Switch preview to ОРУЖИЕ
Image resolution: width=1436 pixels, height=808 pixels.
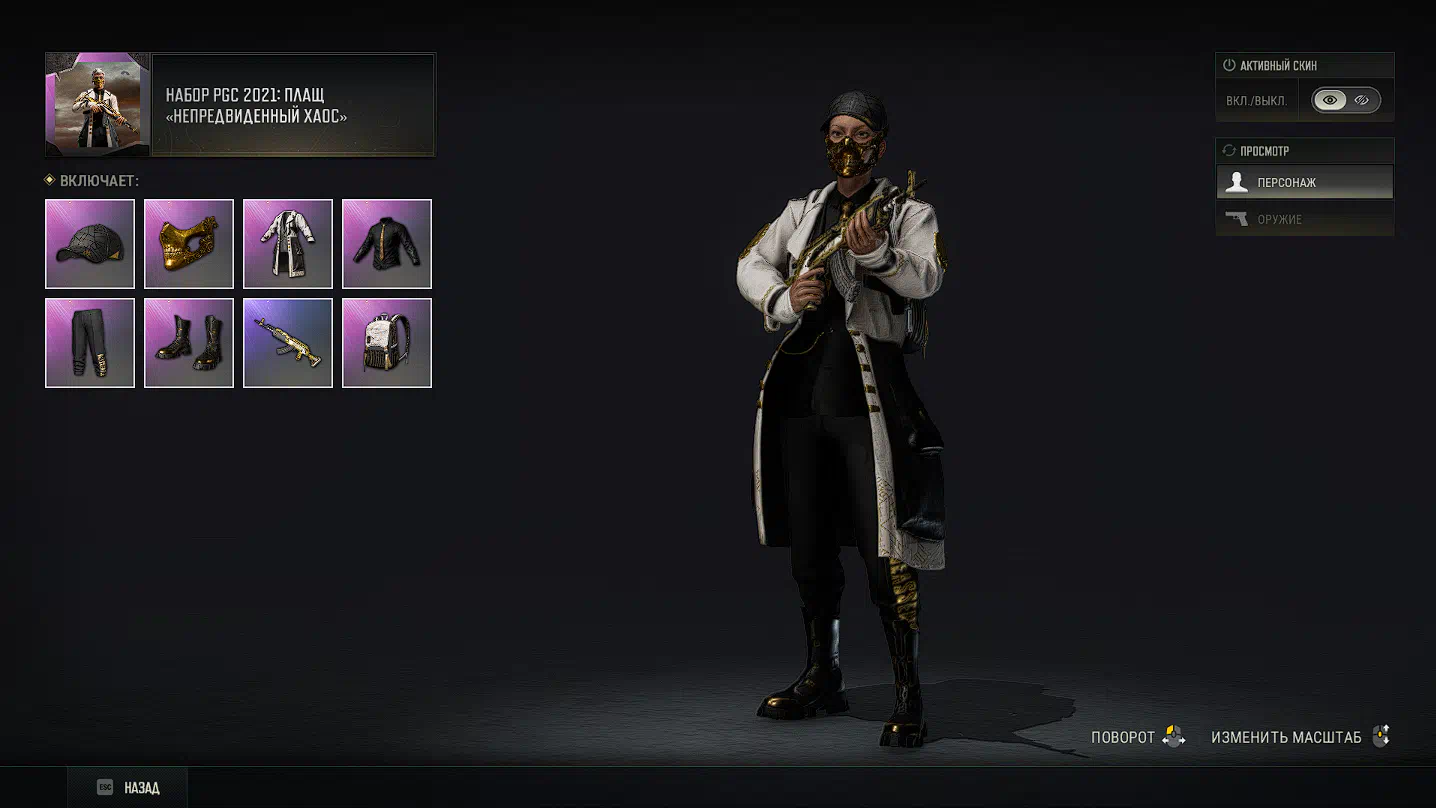pos(1304,219)
